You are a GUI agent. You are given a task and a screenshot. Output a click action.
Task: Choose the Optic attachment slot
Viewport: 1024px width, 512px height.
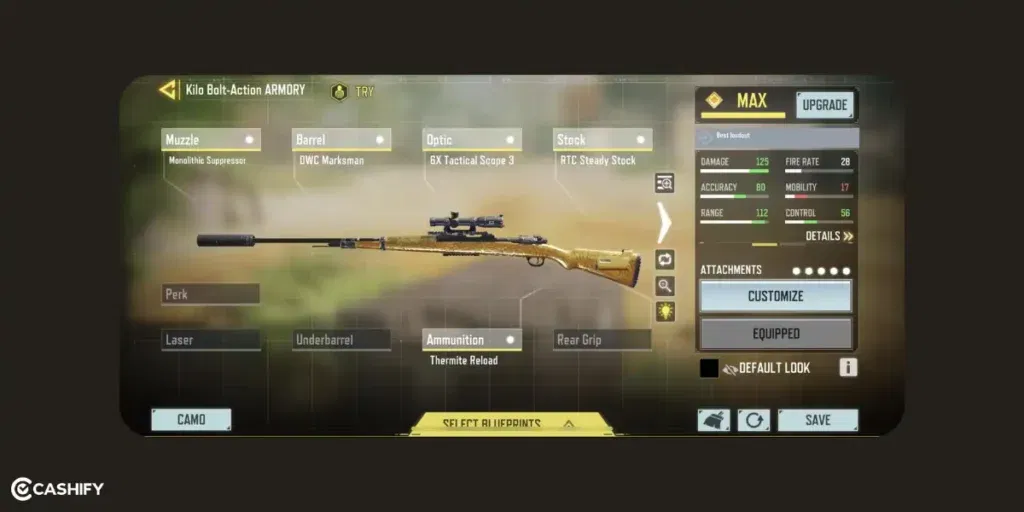tap(471, 140)
